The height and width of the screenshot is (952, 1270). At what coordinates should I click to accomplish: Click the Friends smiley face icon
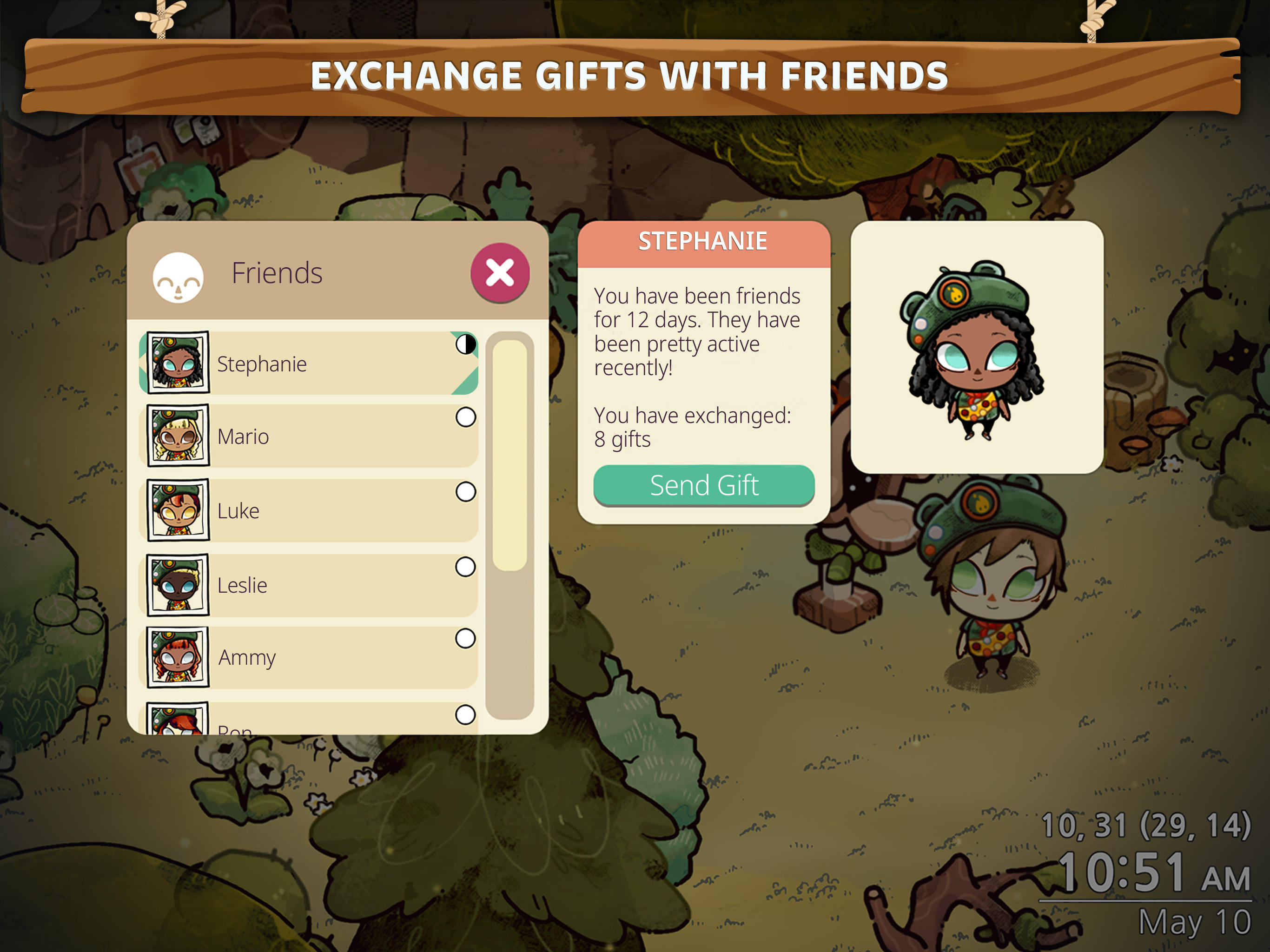tap(178, 276)
